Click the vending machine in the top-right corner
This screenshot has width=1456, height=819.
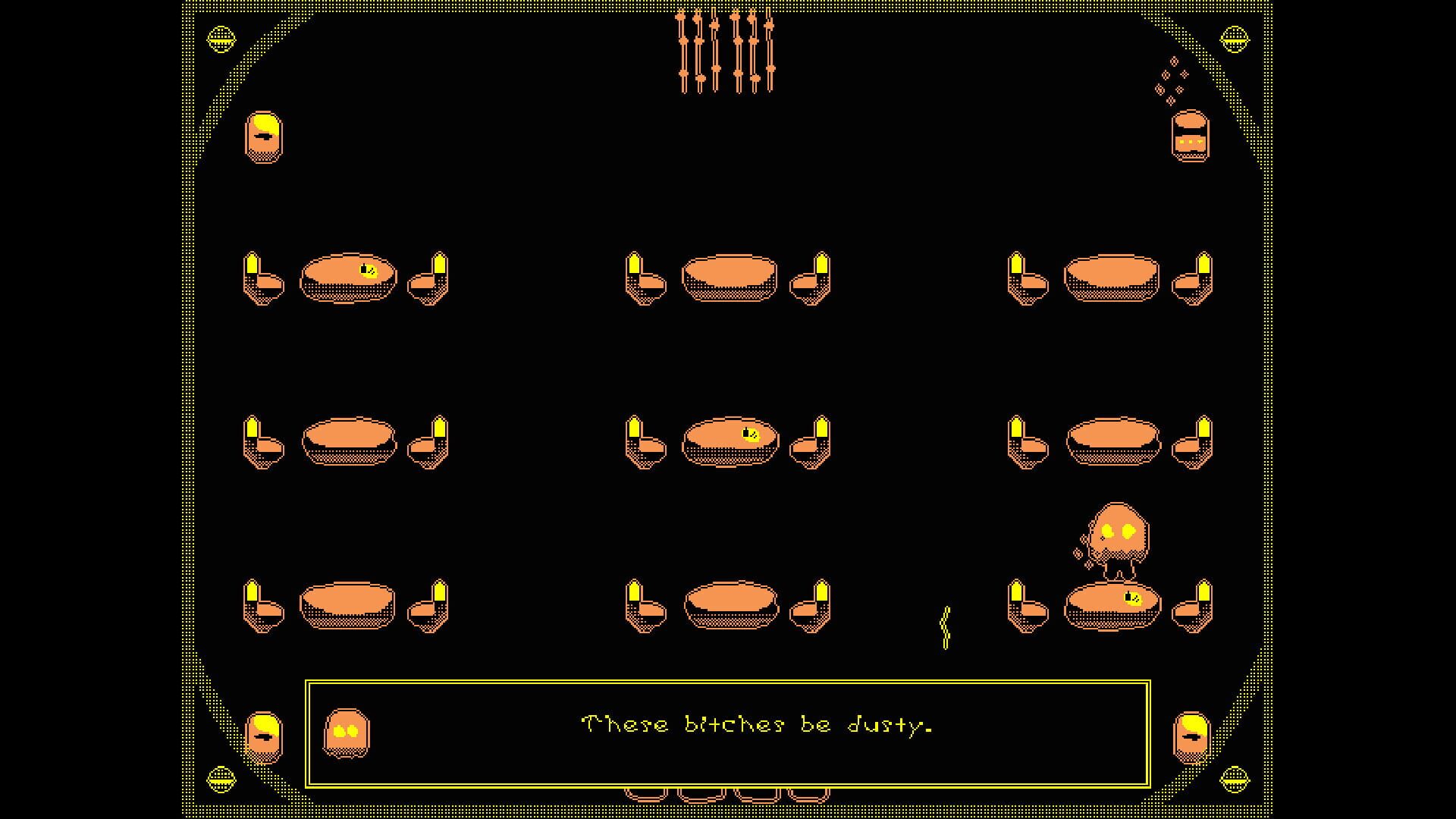click(x=1191, y=136)
